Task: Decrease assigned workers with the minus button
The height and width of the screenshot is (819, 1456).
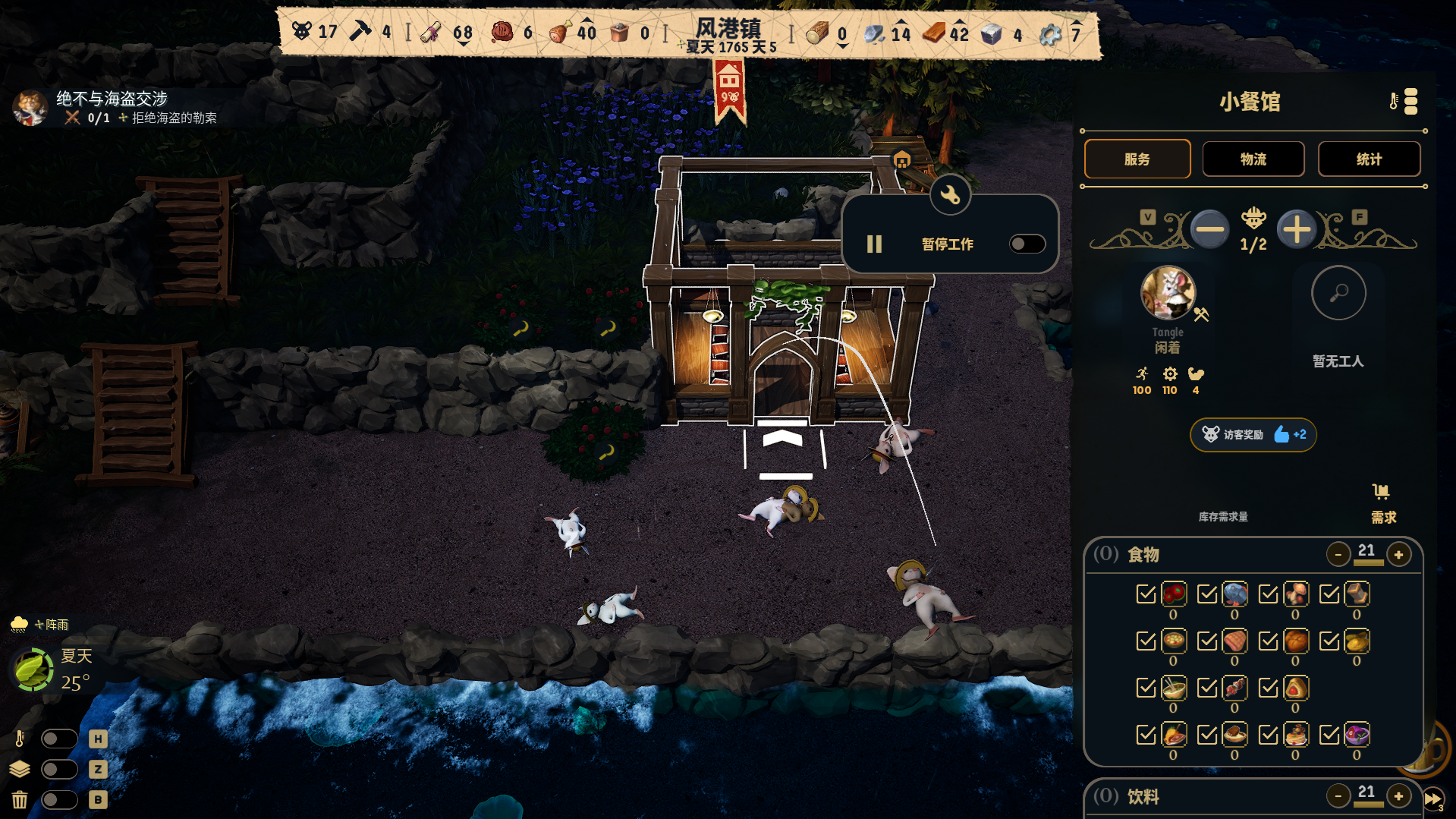Action: point(1209,229)
